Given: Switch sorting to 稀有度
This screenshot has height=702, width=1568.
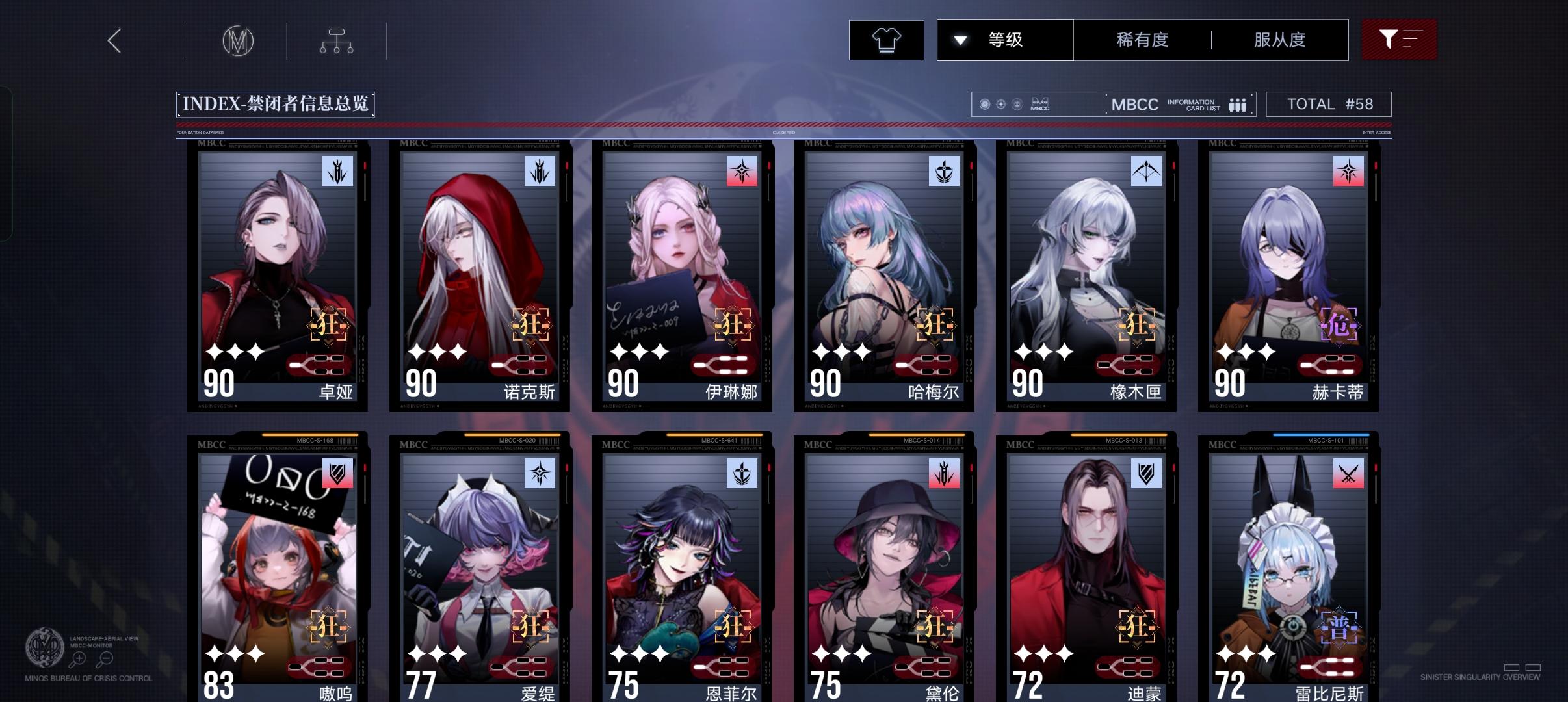Looking at the screenshot, I should click(x=1141, y=40).
